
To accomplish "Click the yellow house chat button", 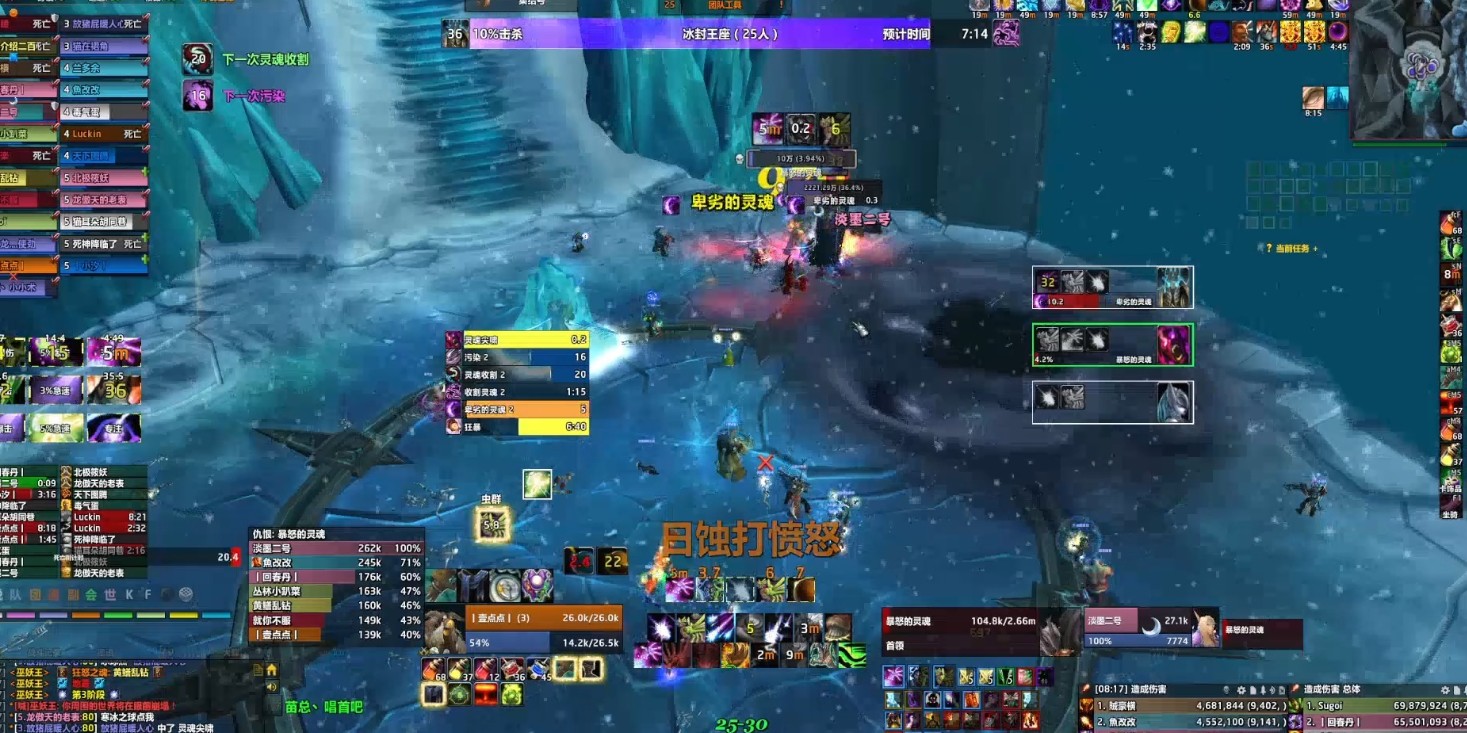I will tap(271, 670).
